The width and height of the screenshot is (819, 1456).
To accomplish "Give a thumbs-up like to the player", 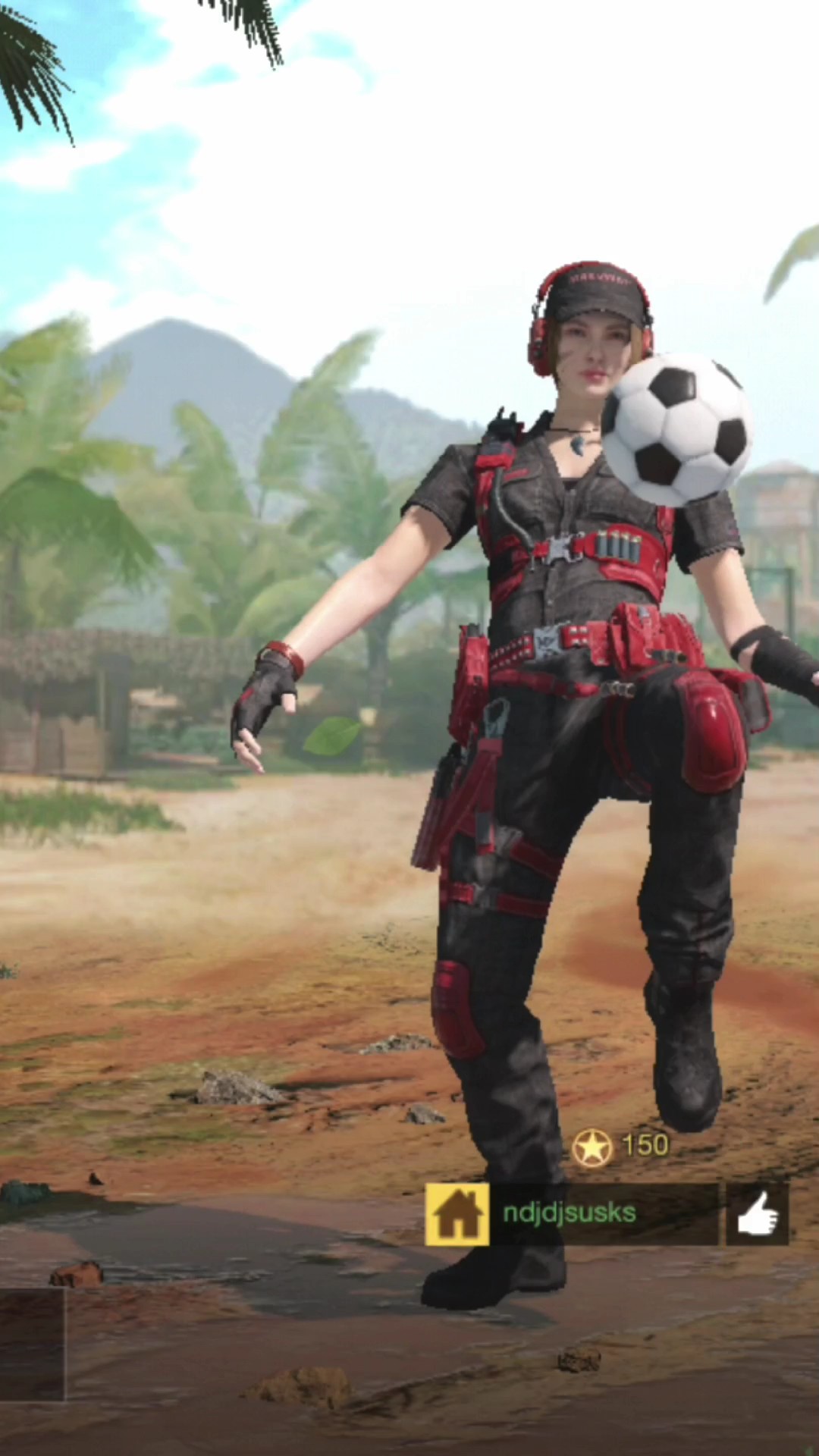I will 757,1214.
